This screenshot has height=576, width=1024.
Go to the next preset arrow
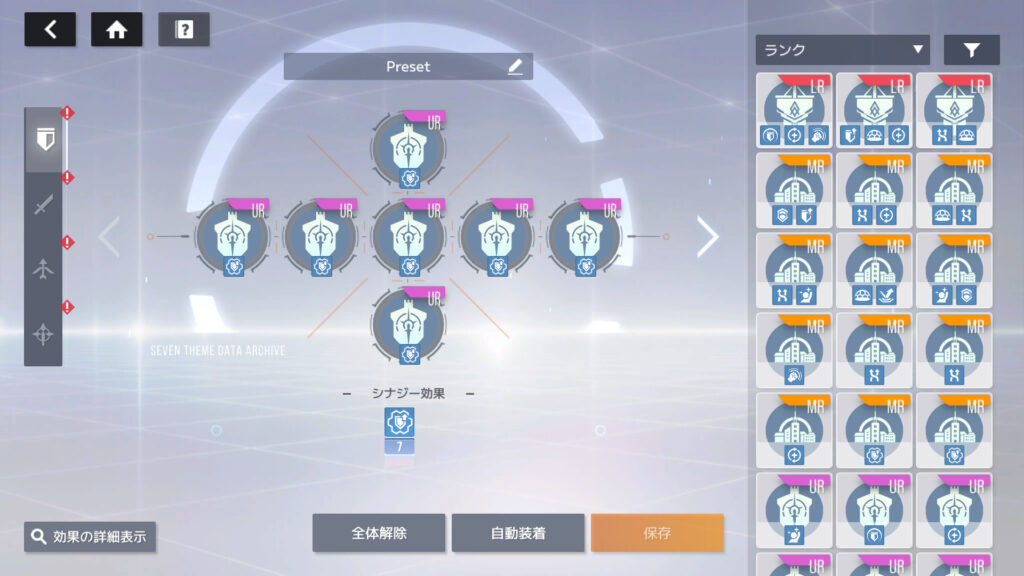pyautogui.click(x=707, y=237)
